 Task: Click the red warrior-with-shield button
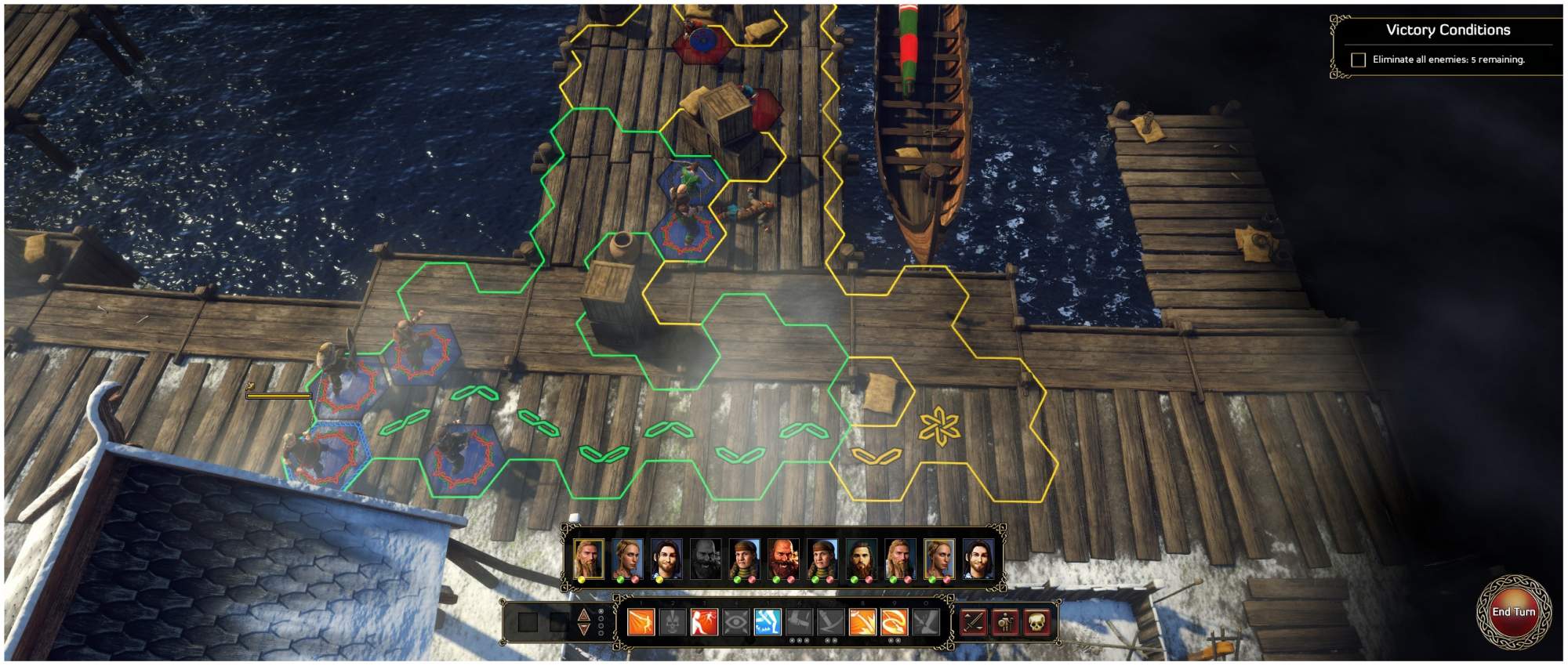pyautogui.click(x=1005, y=623)
